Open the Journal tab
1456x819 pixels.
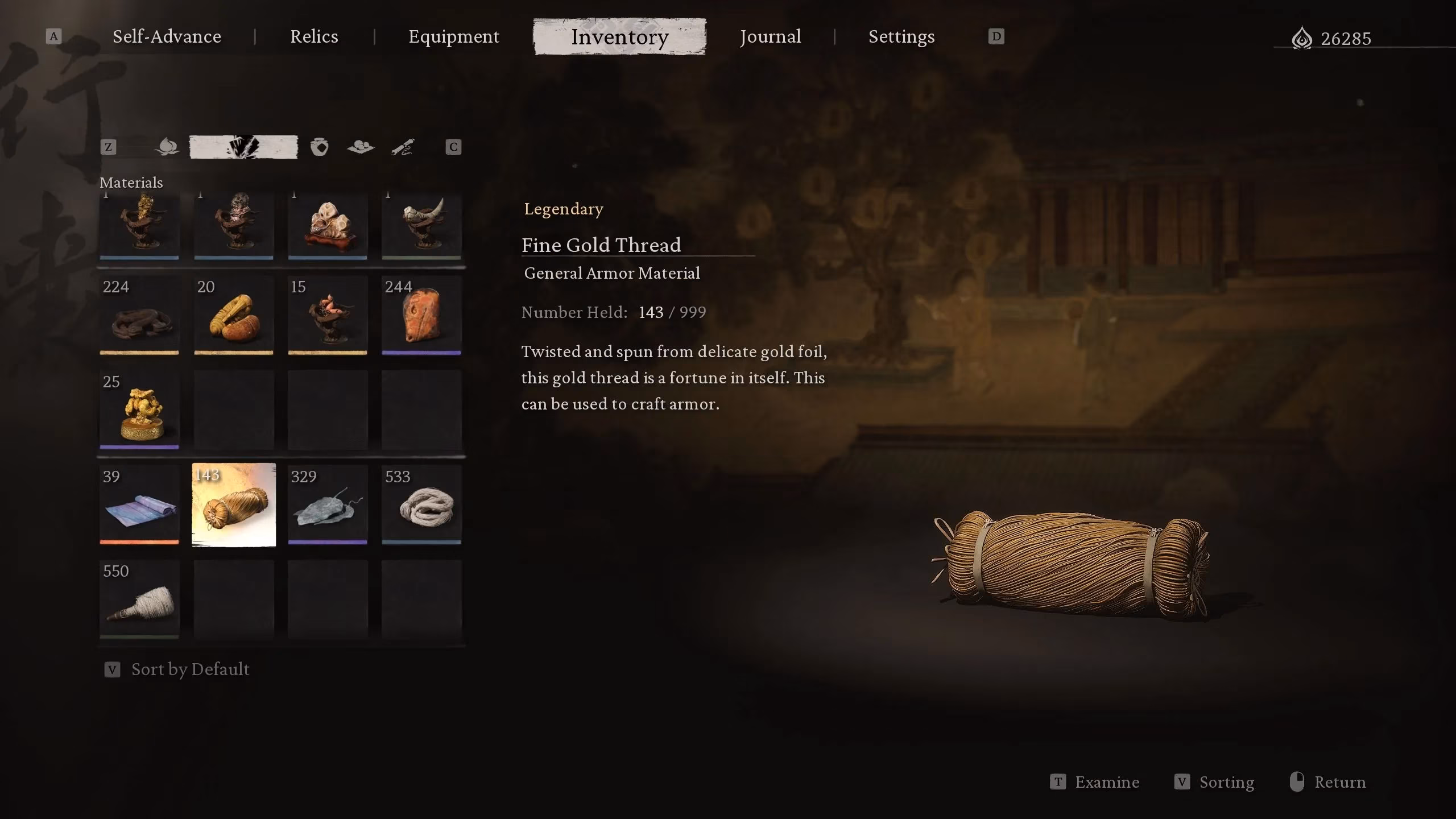770,37
